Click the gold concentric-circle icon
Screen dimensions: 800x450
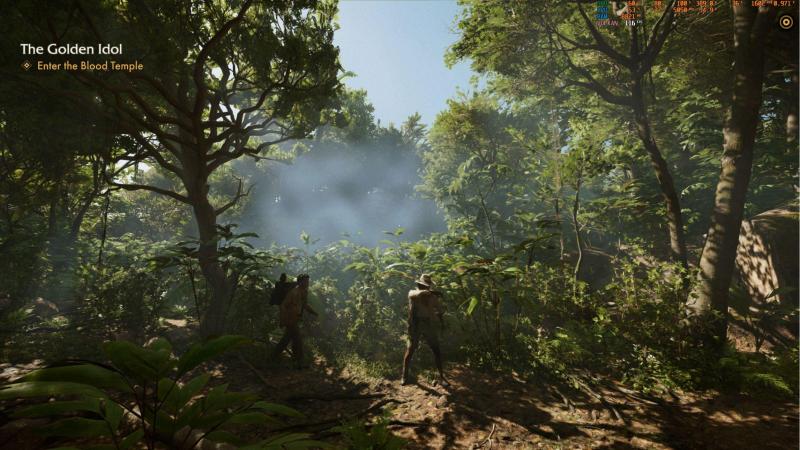(785, 22)
